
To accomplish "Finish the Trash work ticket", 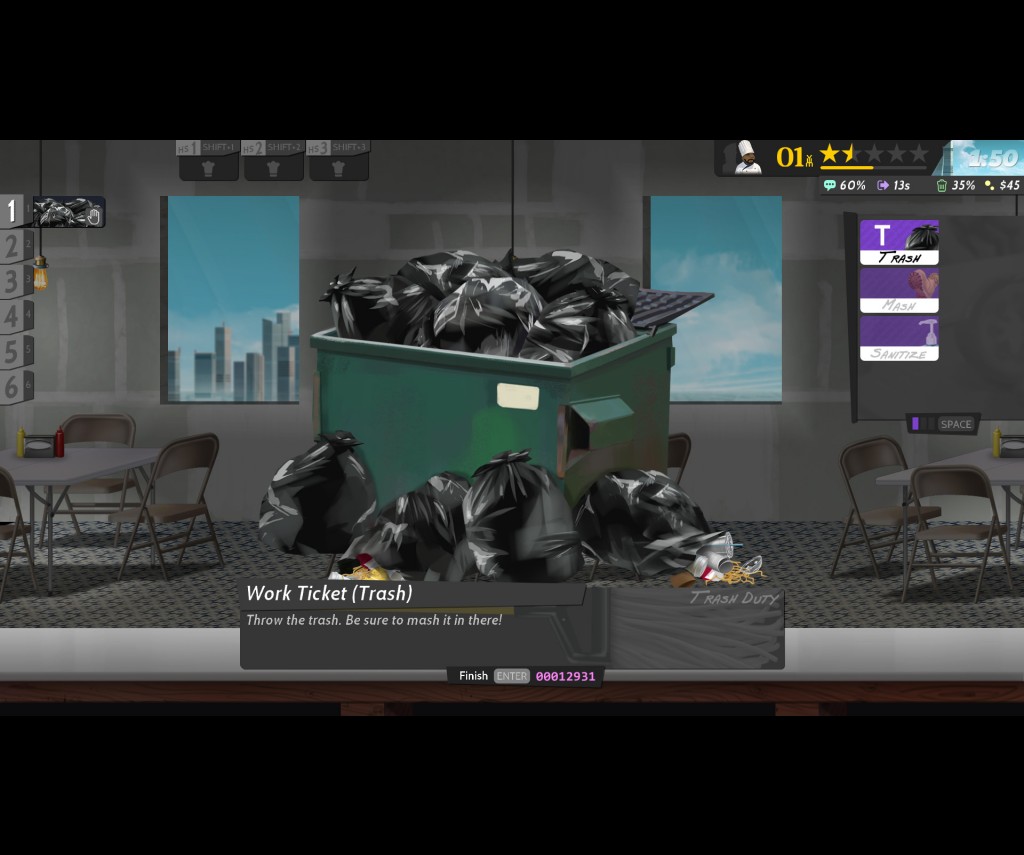I will (511, 676).
